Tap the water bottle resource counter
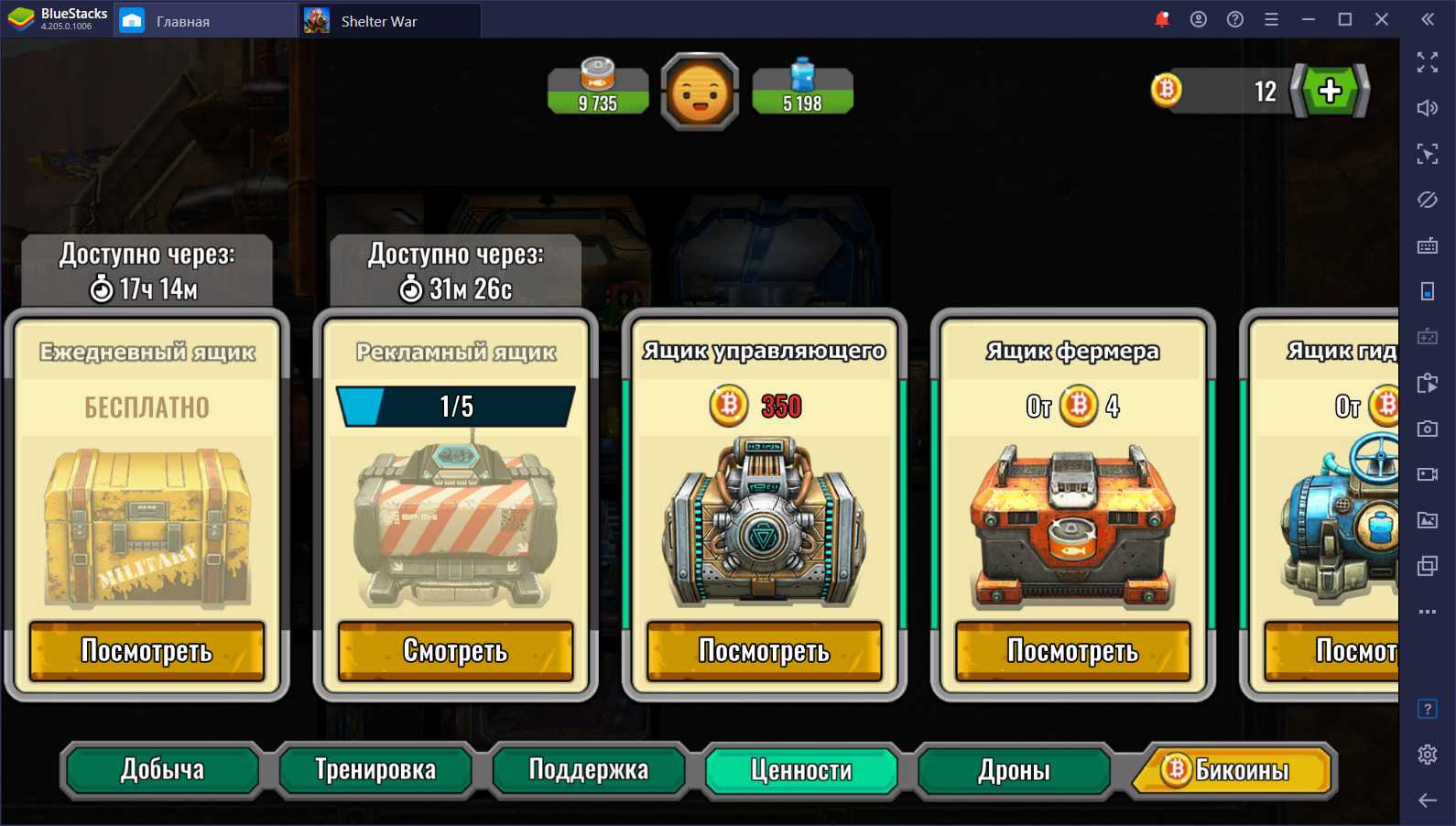This screenshot has width=1456, height=826. click(802, 90)
